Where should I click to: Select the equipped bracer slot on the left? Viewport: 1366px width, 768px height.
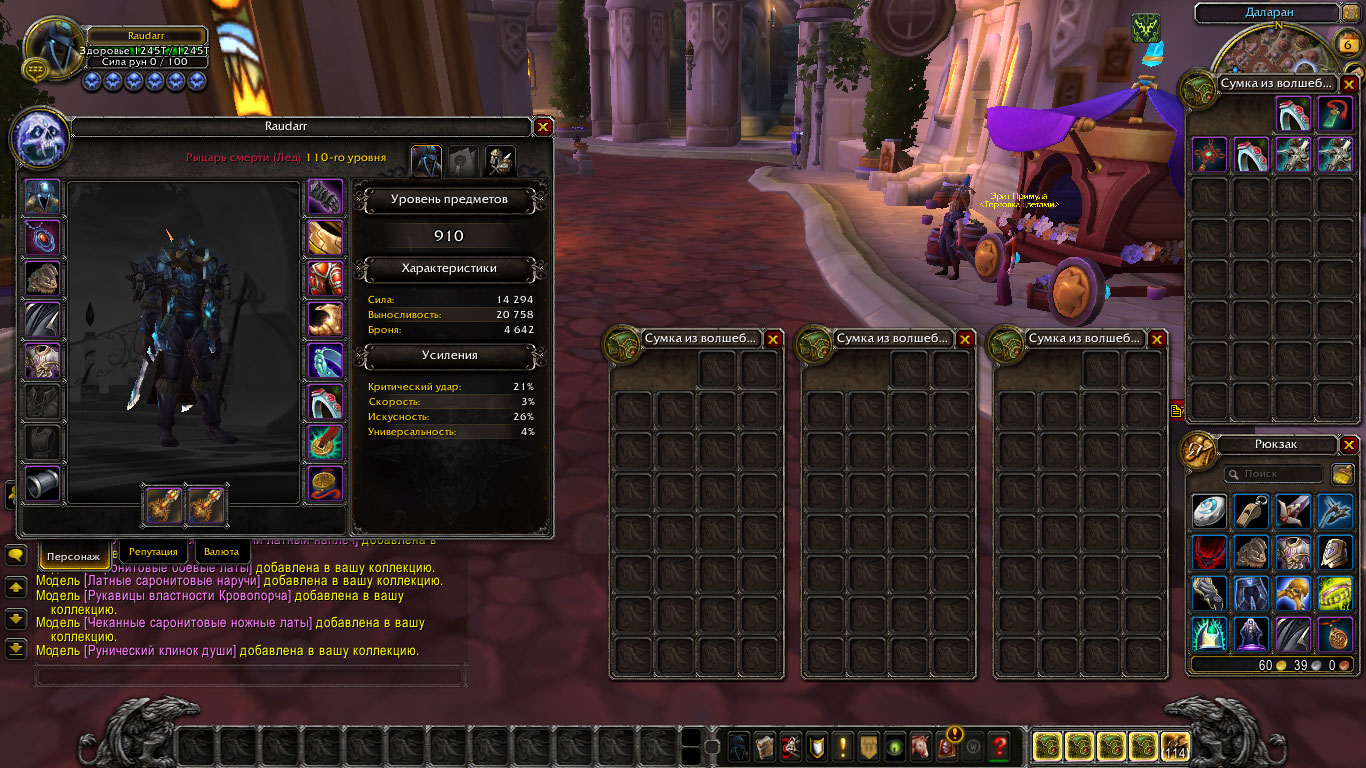(42, 484)
